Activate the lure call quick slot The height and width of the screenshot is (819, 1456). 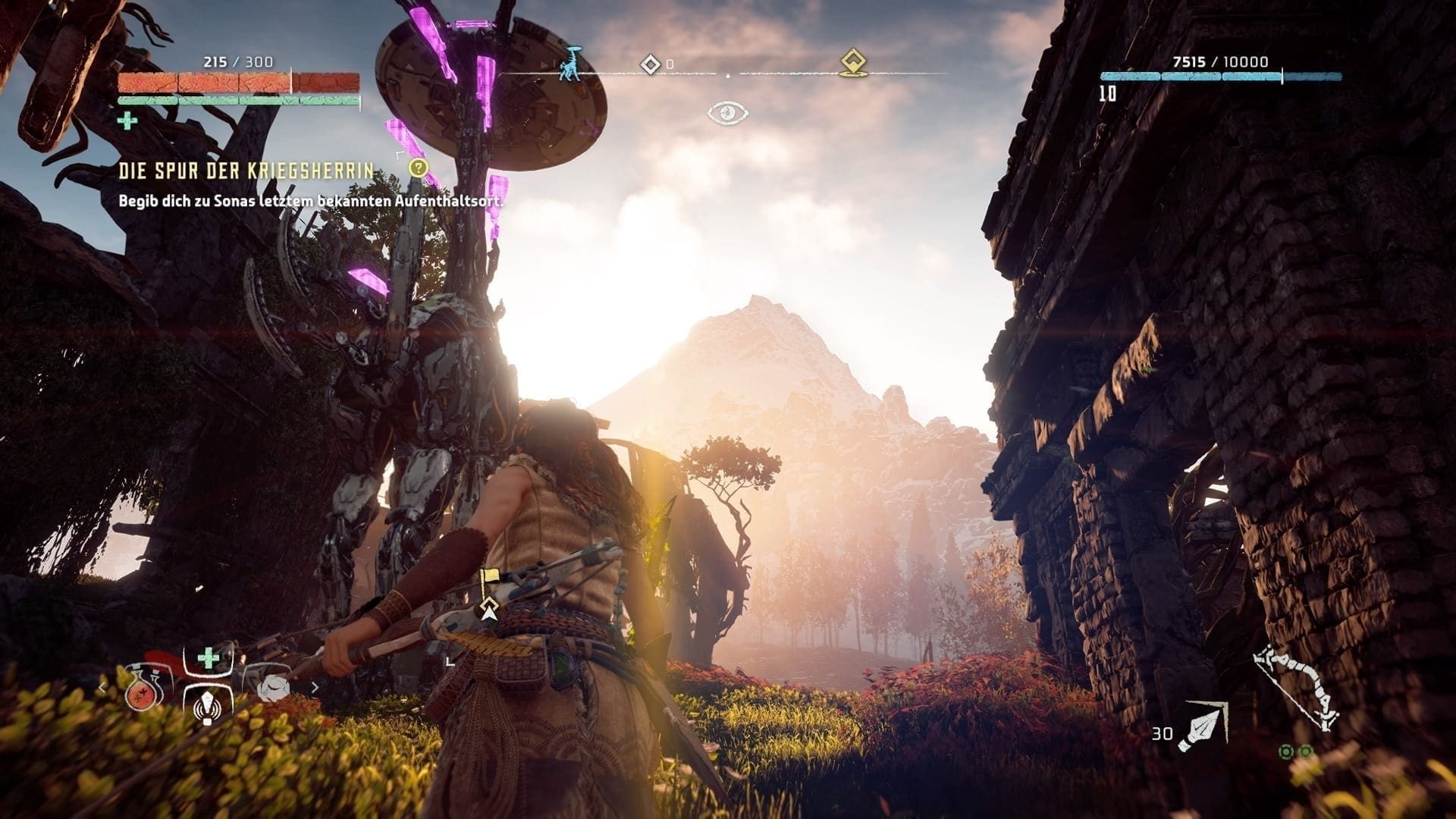pos(206,706)
